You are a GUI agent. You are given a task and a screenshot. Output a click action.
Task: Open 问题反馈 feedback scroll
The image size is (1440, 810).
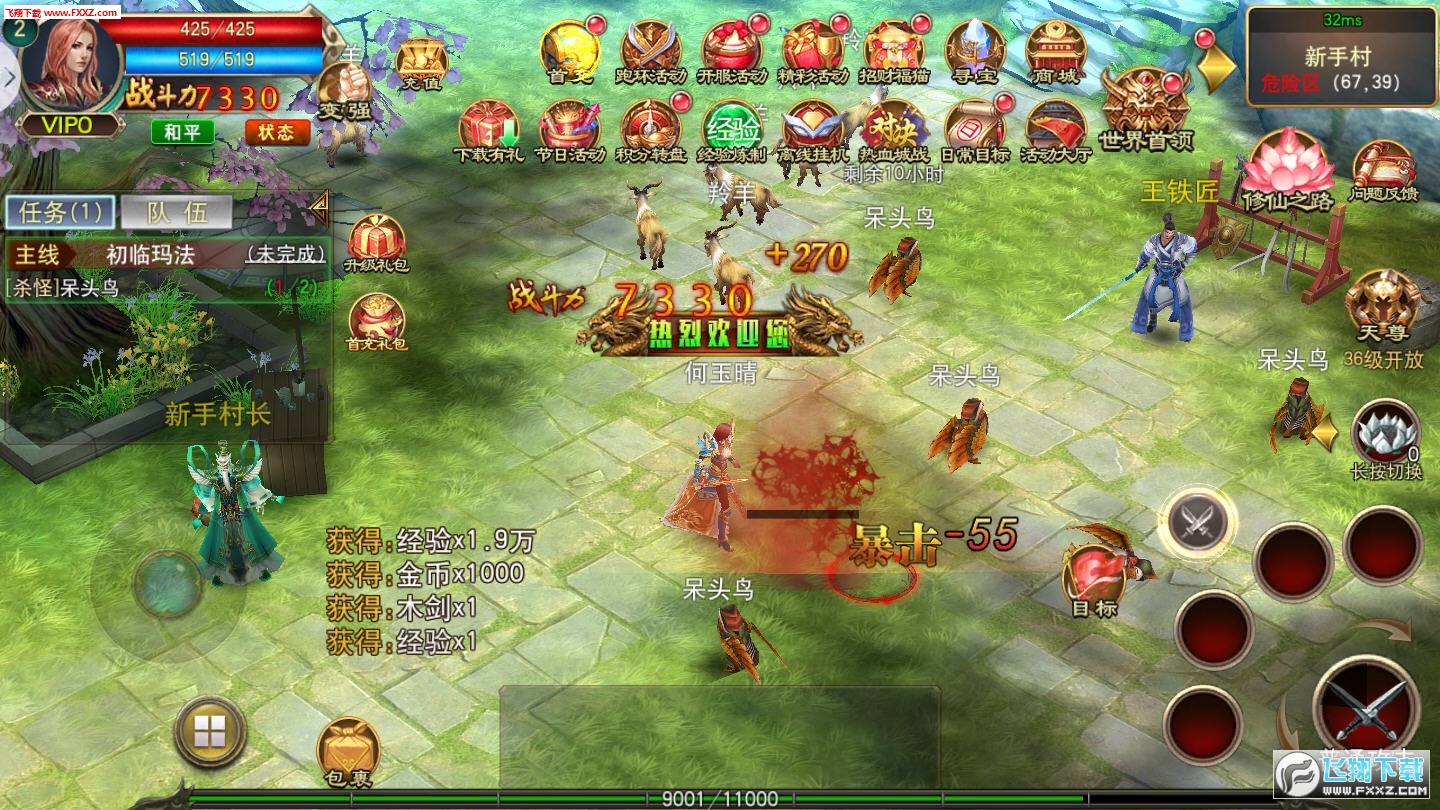click(x=1384, y=168)
